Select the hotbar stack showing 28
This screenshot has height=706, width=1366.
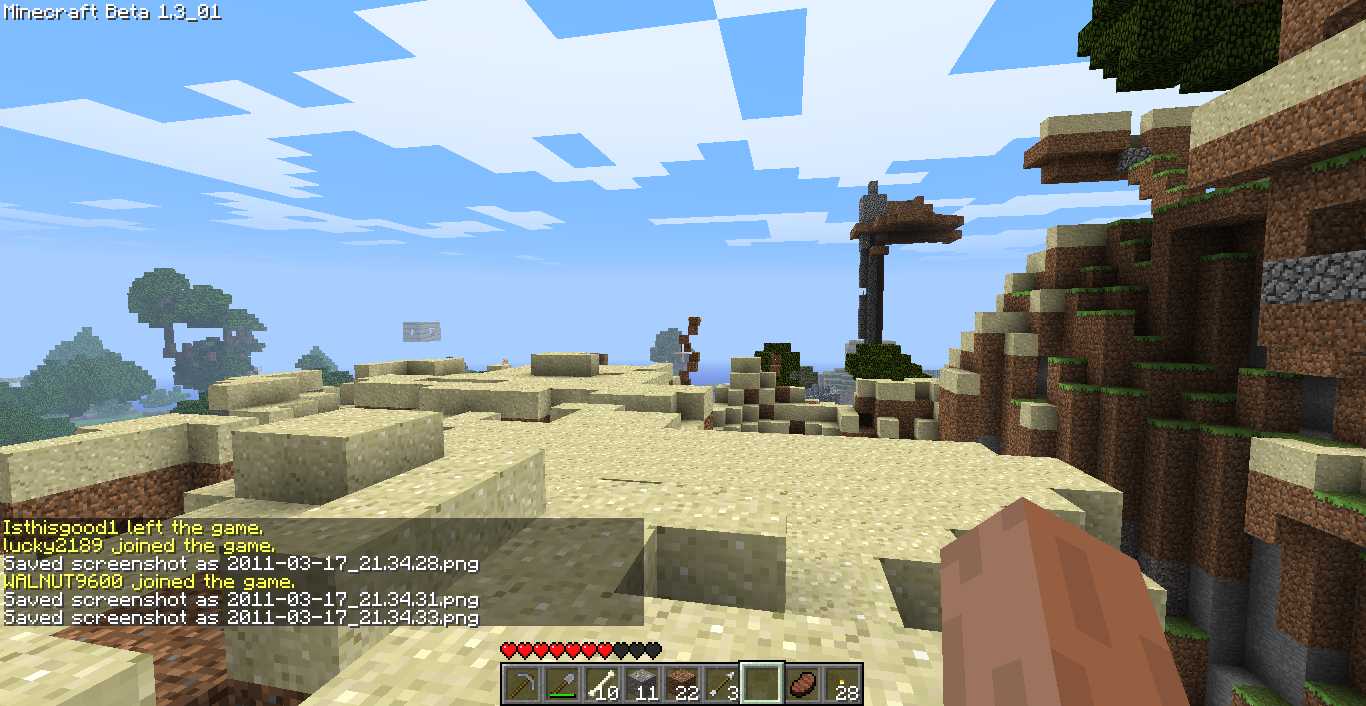841,685
